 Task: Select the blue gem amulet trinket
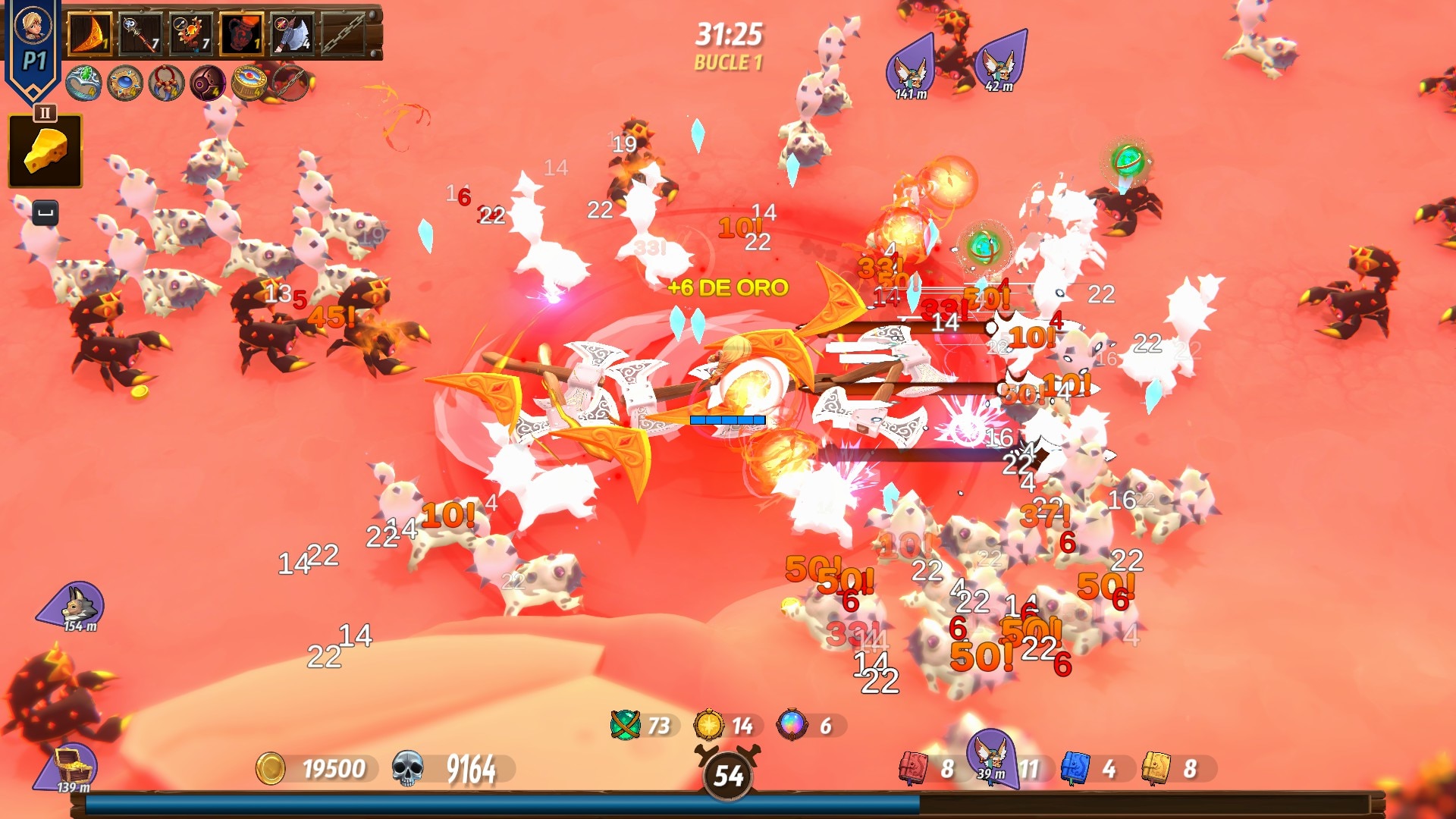coord(125,83)
